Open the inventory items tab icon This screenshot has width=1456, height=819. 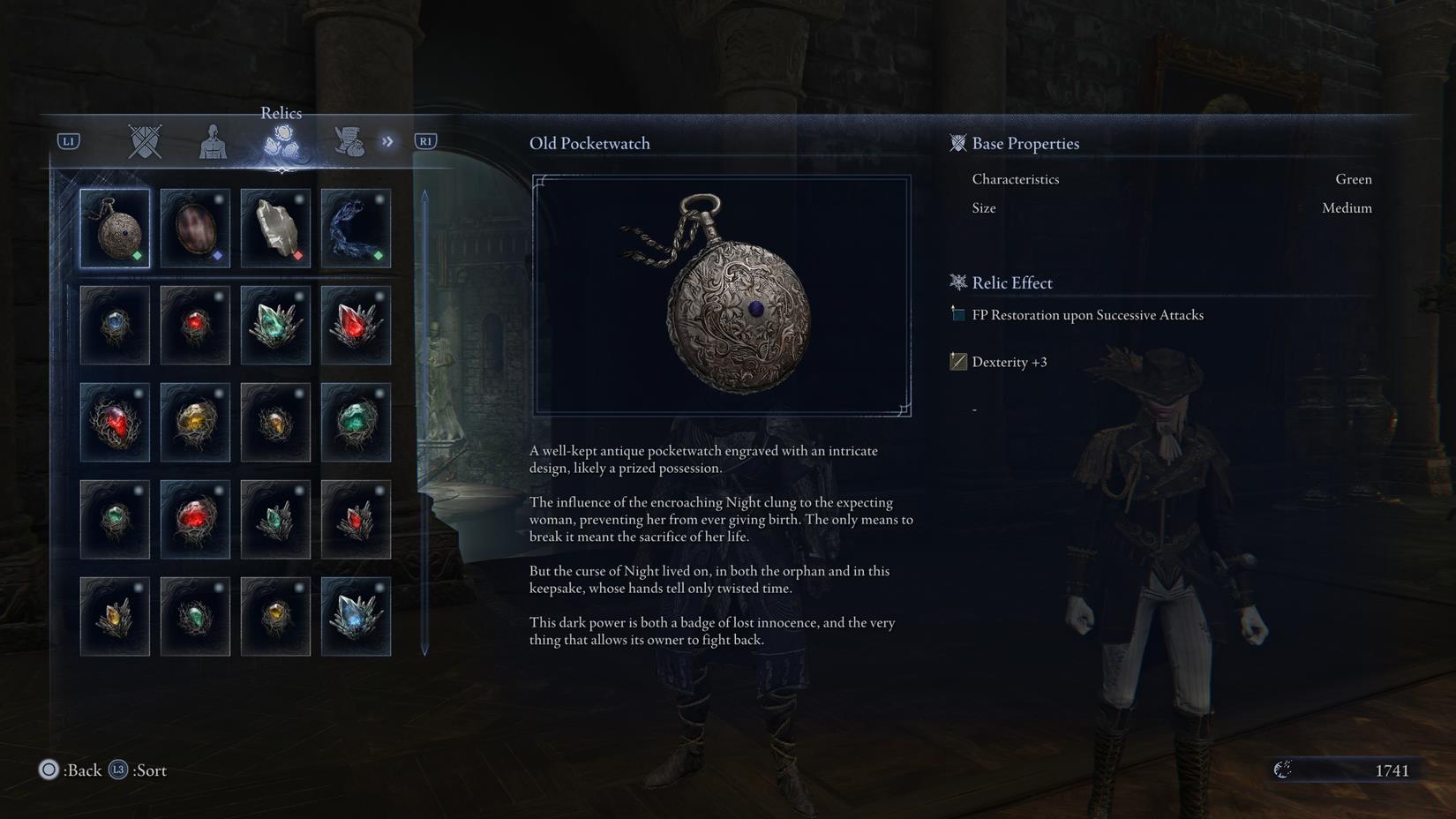point(351,141)
